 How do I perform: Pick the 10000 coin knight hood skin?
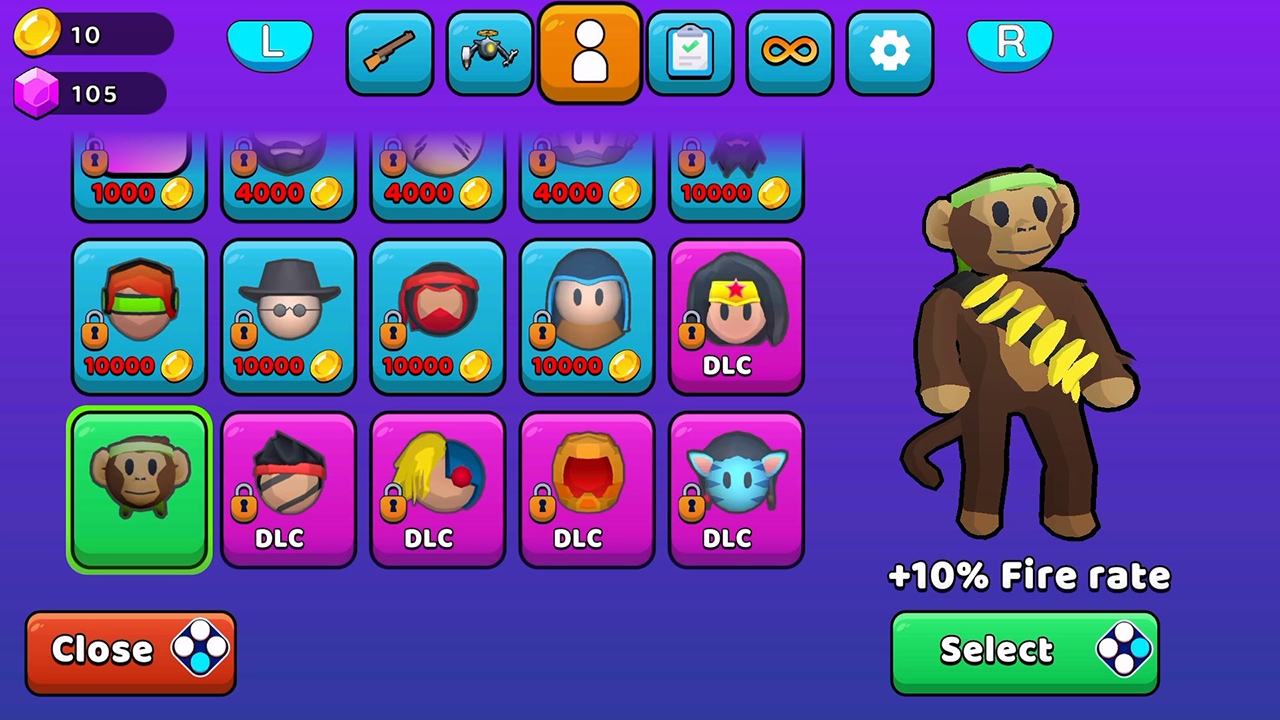(587, 316)
